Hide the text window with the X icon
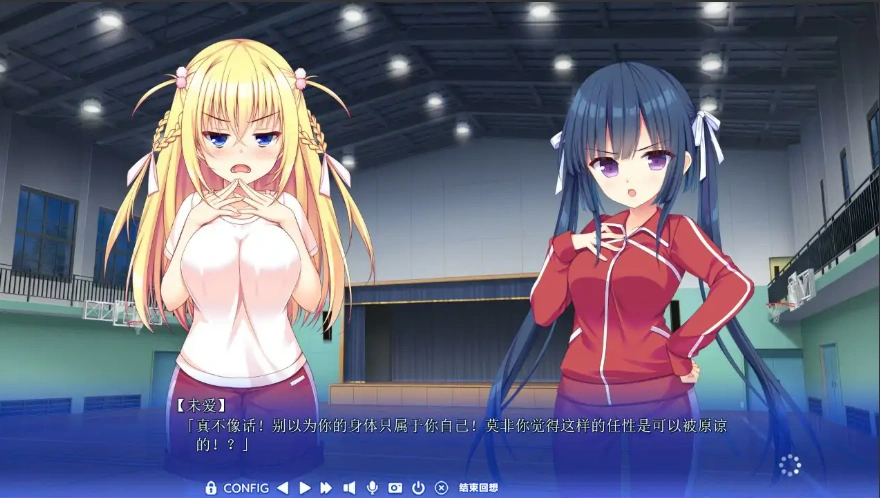Viewport: 880px width, 498px height. [441, 488]
